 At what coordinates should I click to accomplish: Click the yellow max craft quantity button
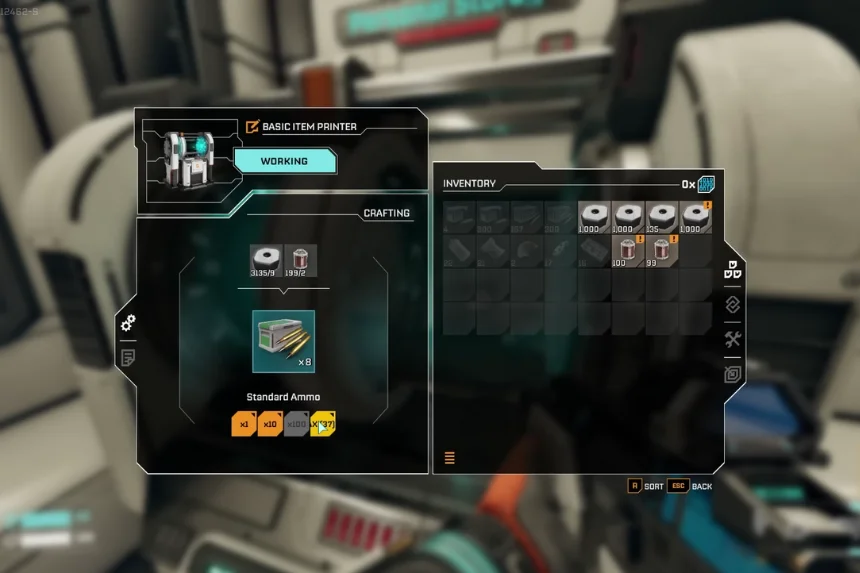pyautogui.click(x=323, y=424)
